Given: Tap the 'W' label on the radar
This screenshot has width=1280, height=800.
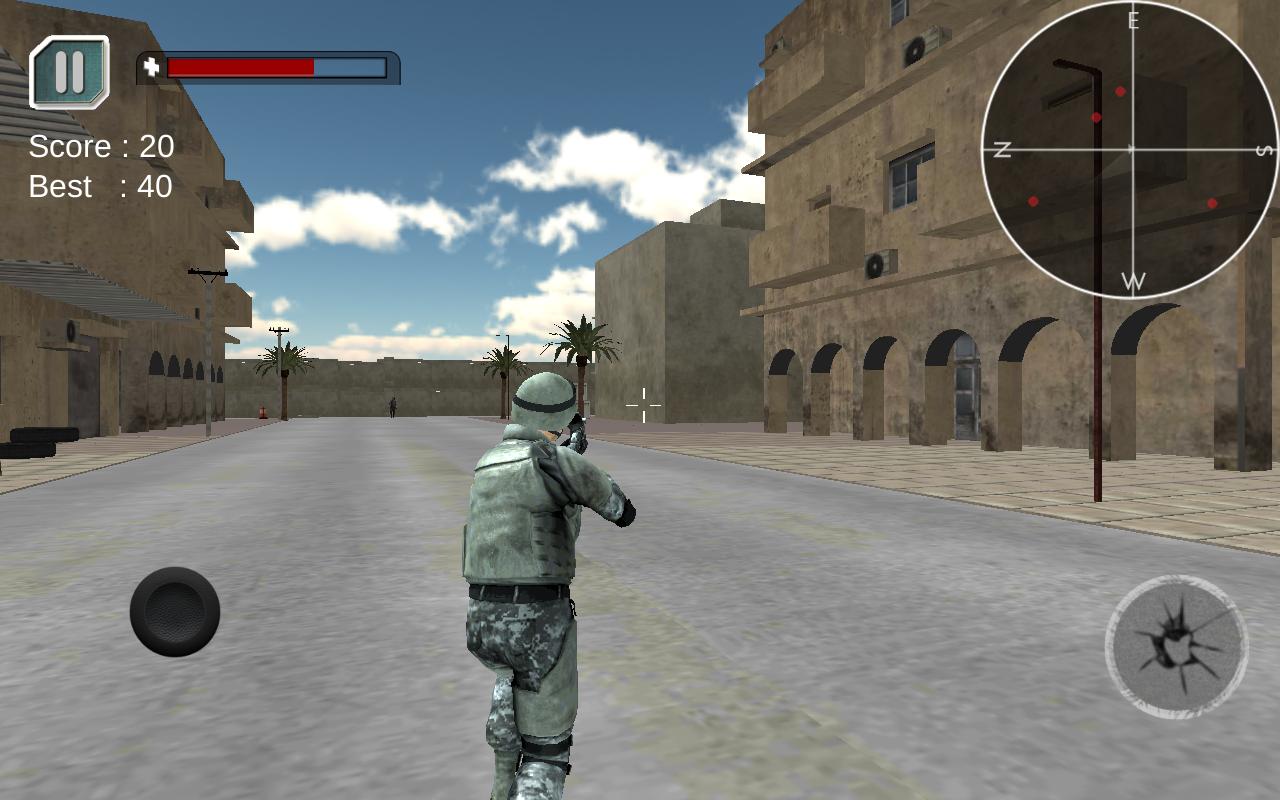Looking at the screenshot, I should click(1133, 281).
